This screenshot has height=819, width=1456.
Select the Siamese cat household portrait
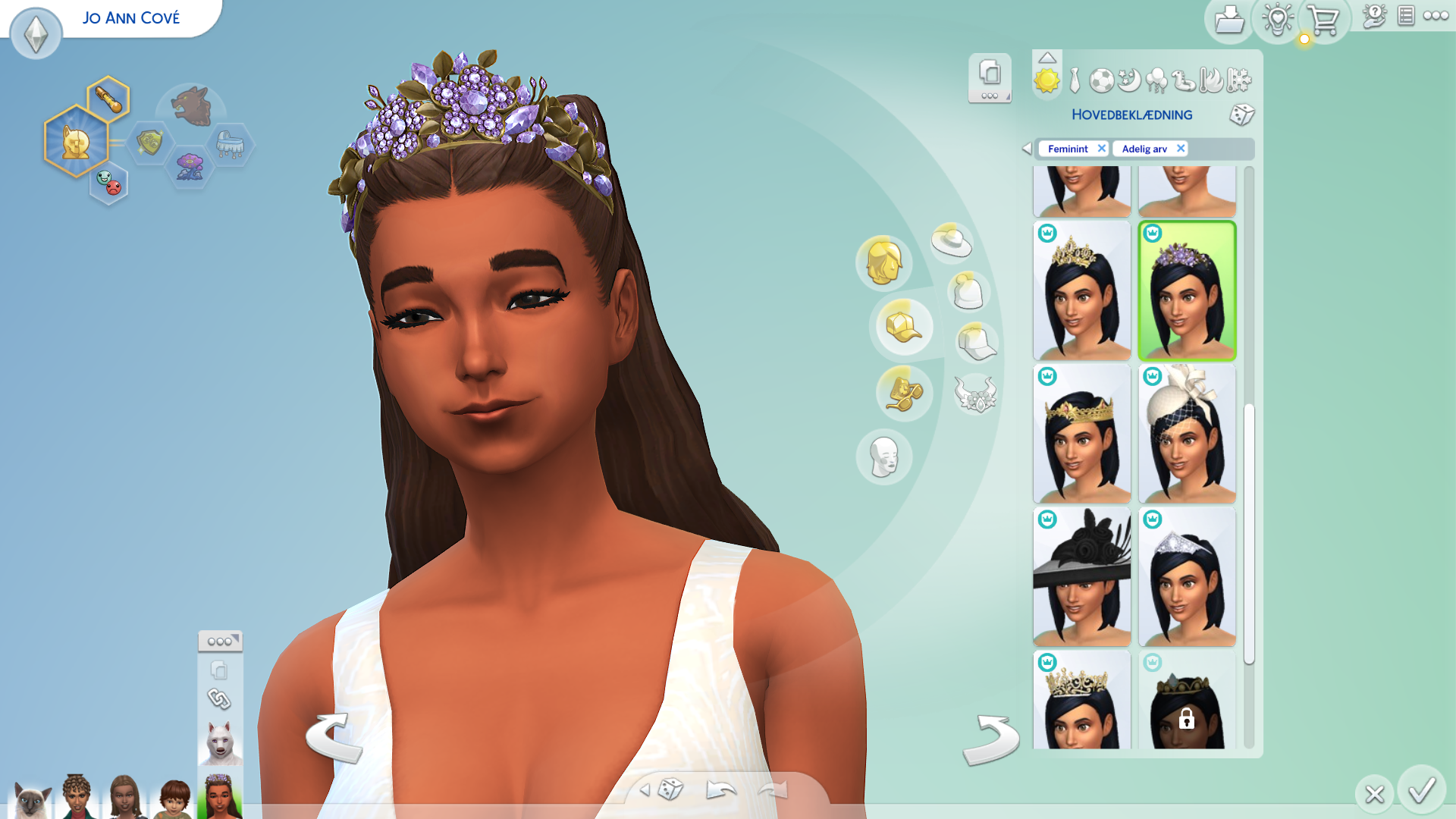(x=30, y=799)
